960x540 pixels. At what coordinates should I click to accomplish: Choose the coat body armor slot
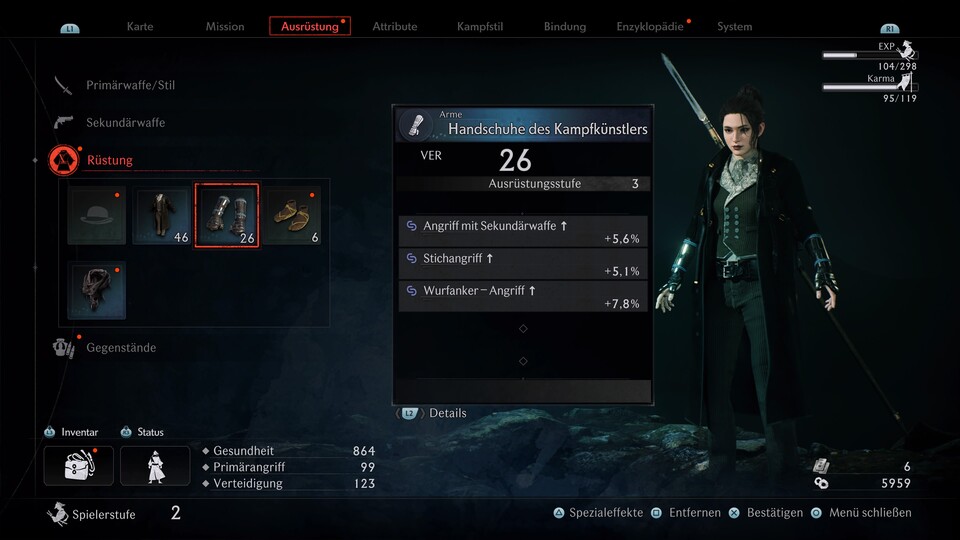click(162, 216)
